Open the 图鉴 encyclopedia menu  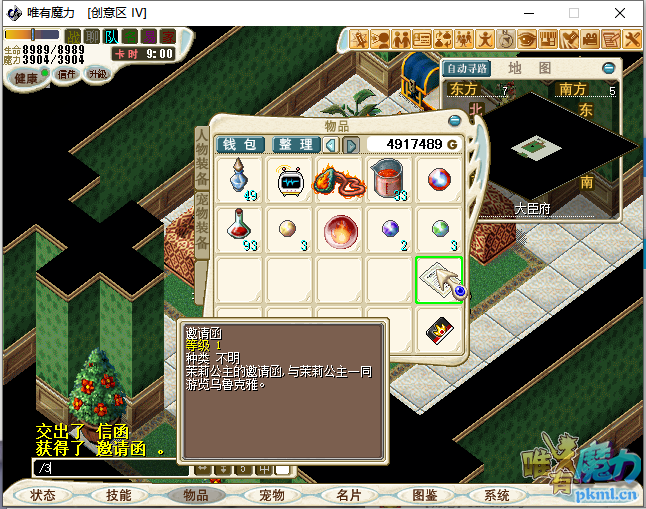[x=424, y=495]
